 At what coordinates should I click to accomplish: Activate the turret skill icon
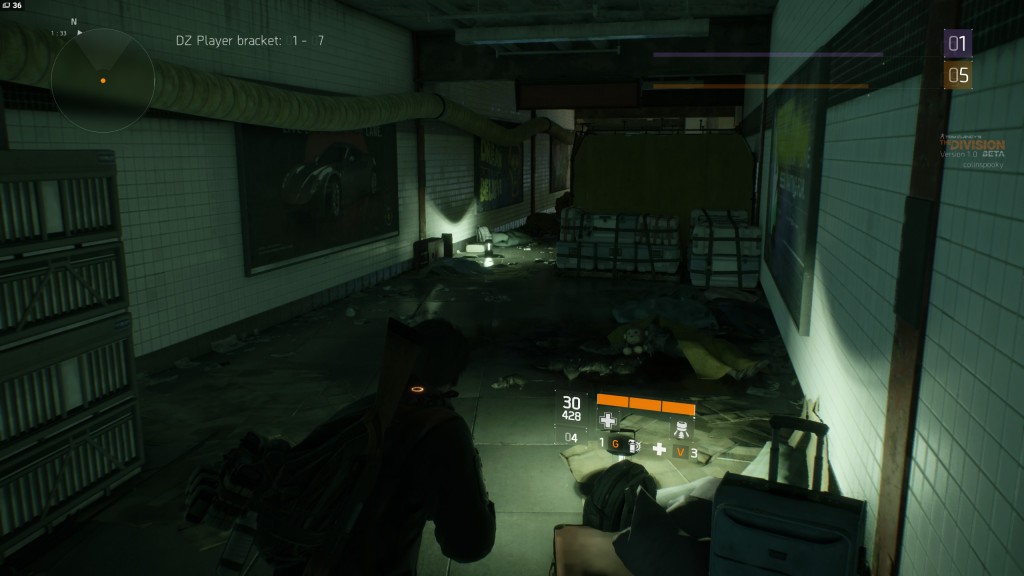point(681,427)
